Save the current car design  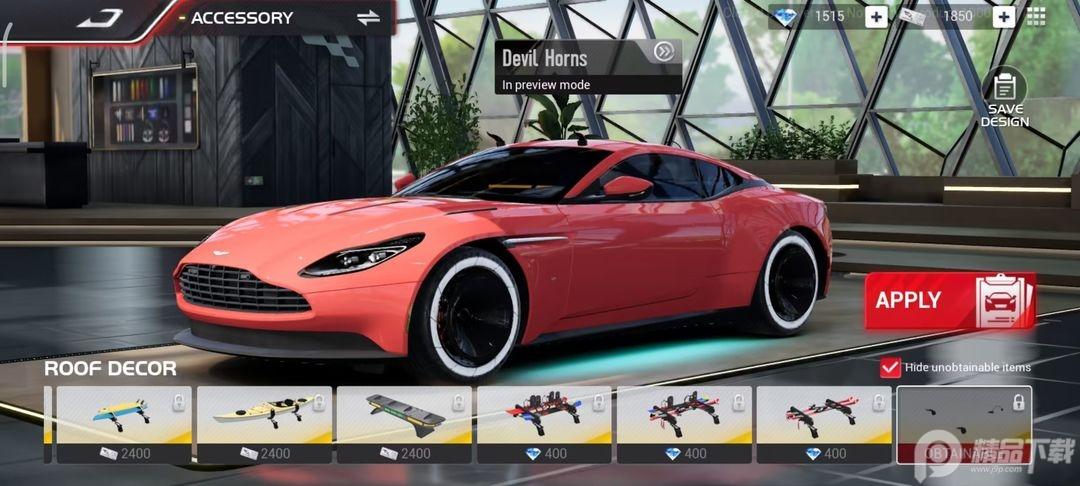click(1004, 98)
